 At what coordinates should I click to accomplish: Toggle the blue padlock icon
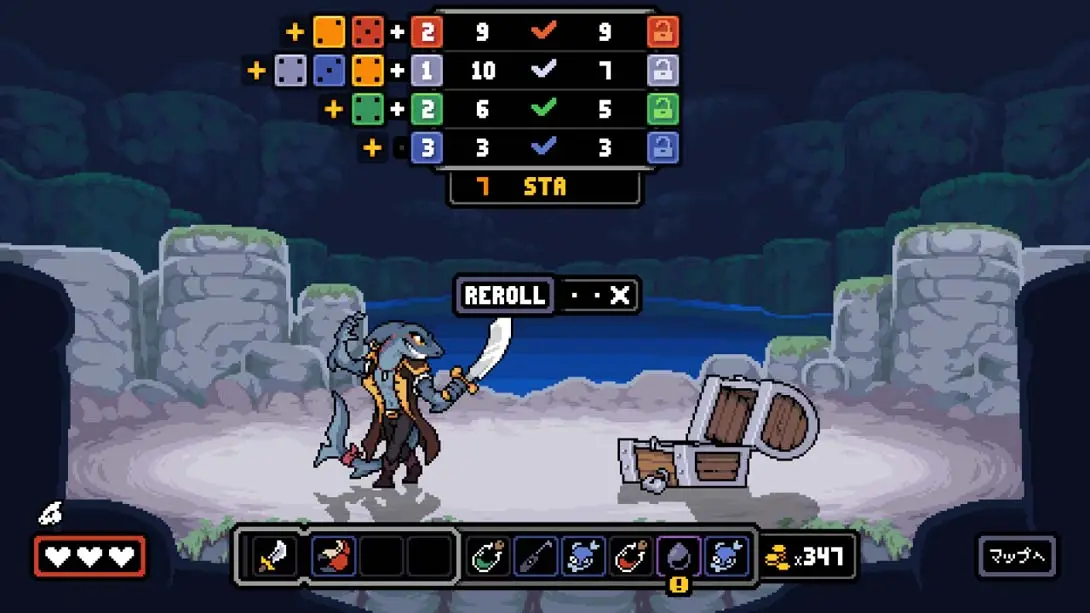pyautogui.click(x=662, y=148)
